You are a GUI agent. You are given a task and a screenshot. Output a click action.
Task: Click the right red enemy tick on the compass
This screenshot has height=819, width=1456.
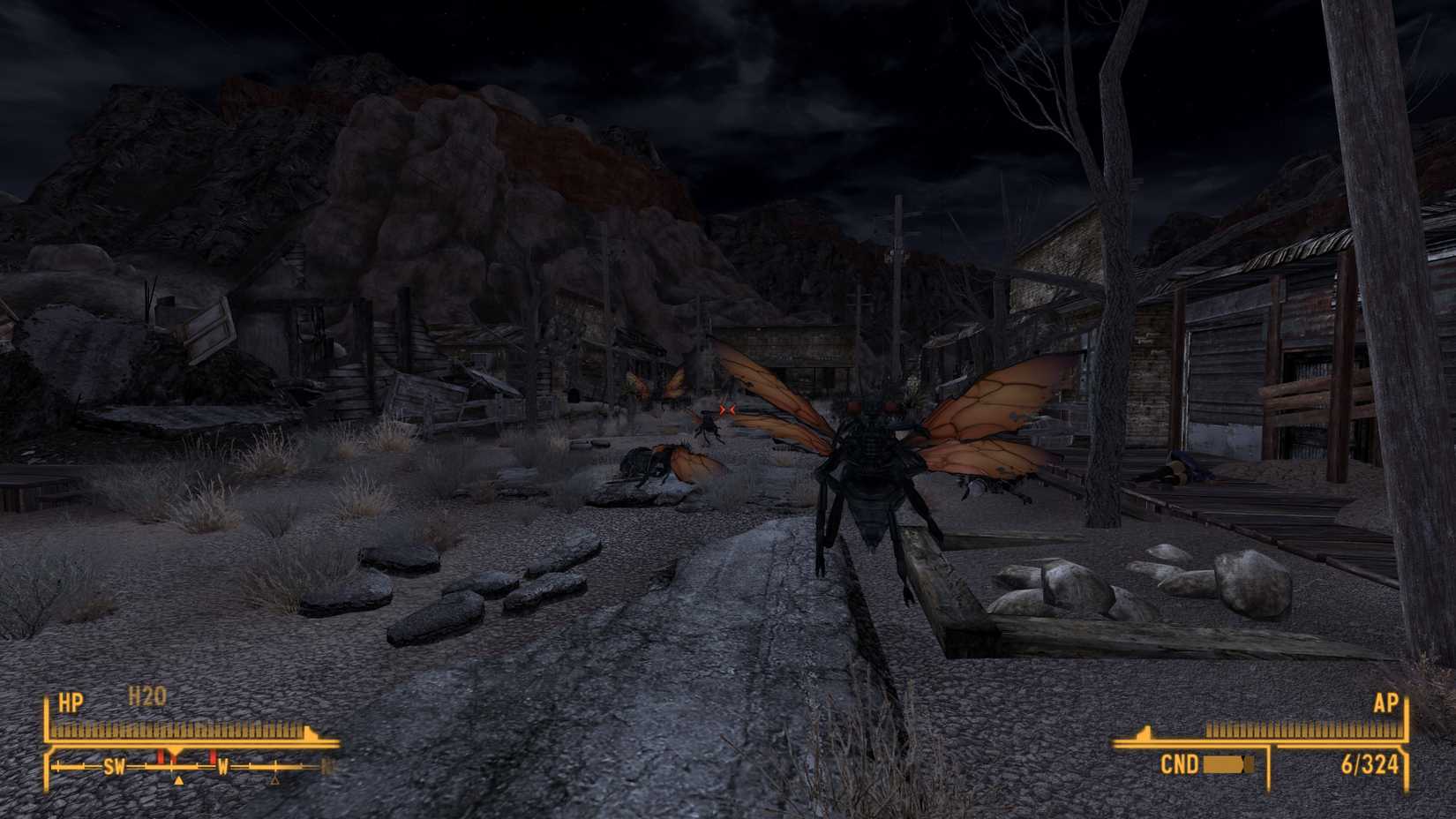212,757
